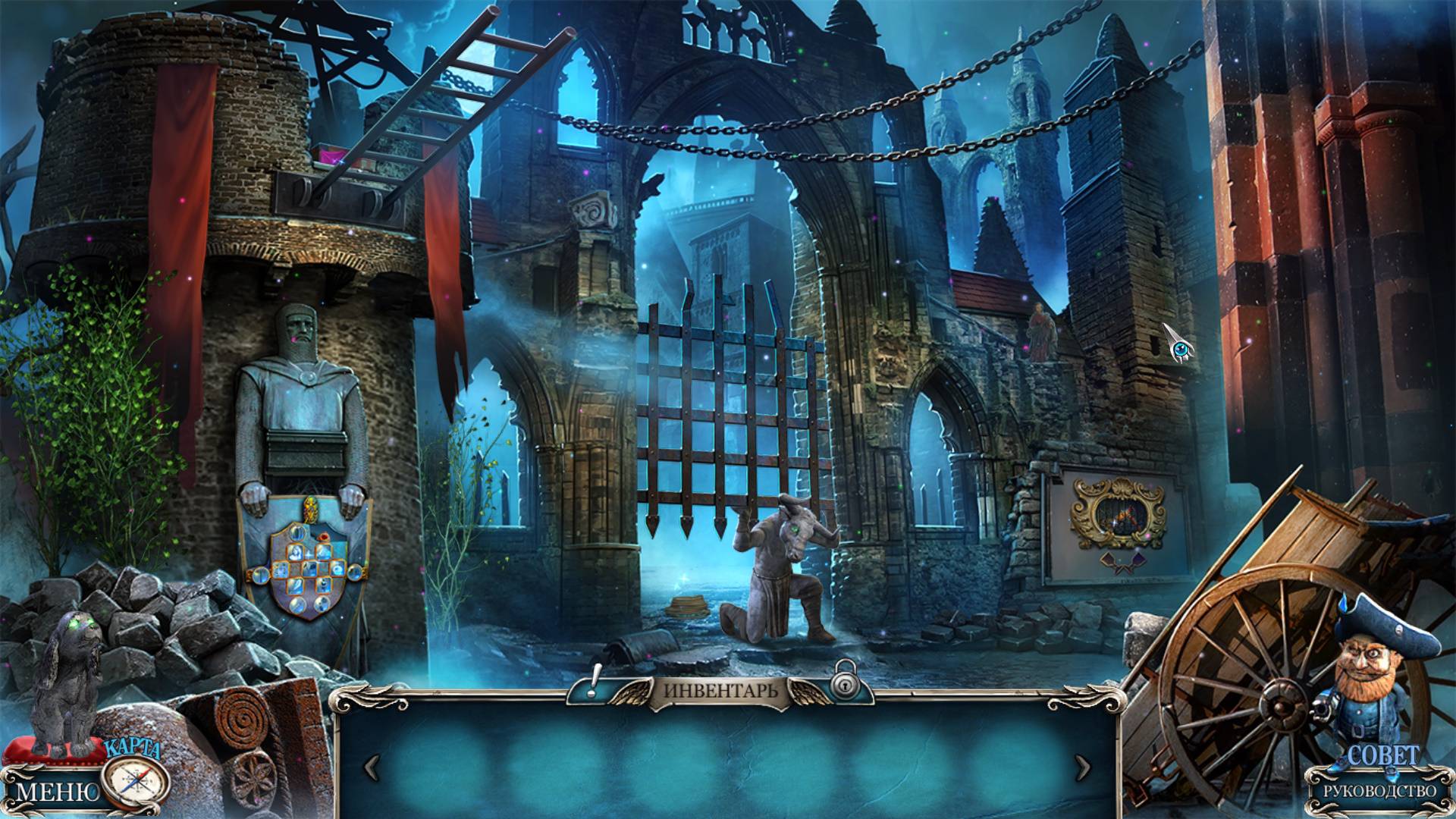Image resolution: width=1456 pixels, height=819 pixels.
Task: Click the ИНВЕНТАРЬ panel label
Action: (720, 691)
